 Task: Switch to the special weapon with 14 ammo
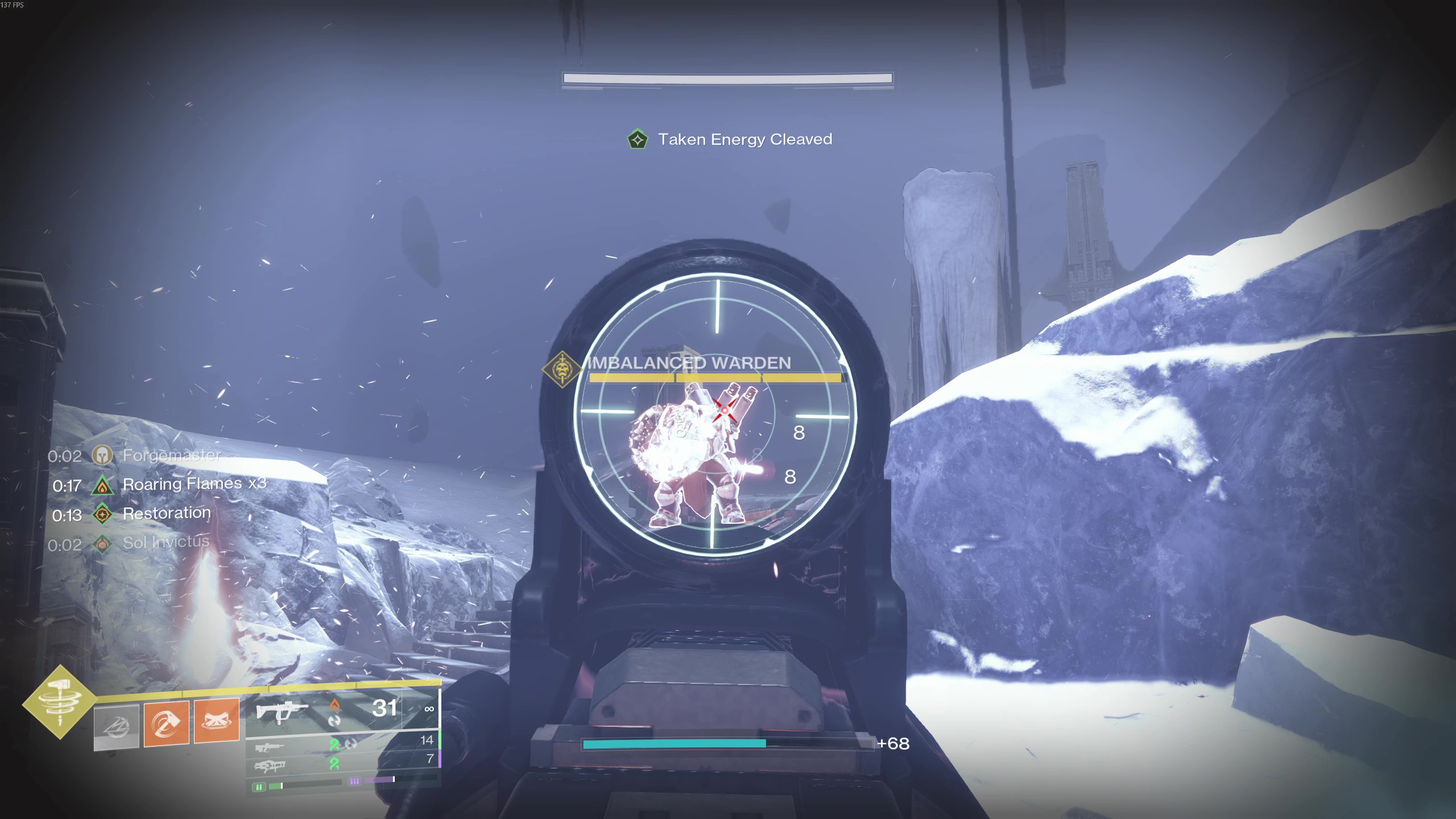coord(270,747)
